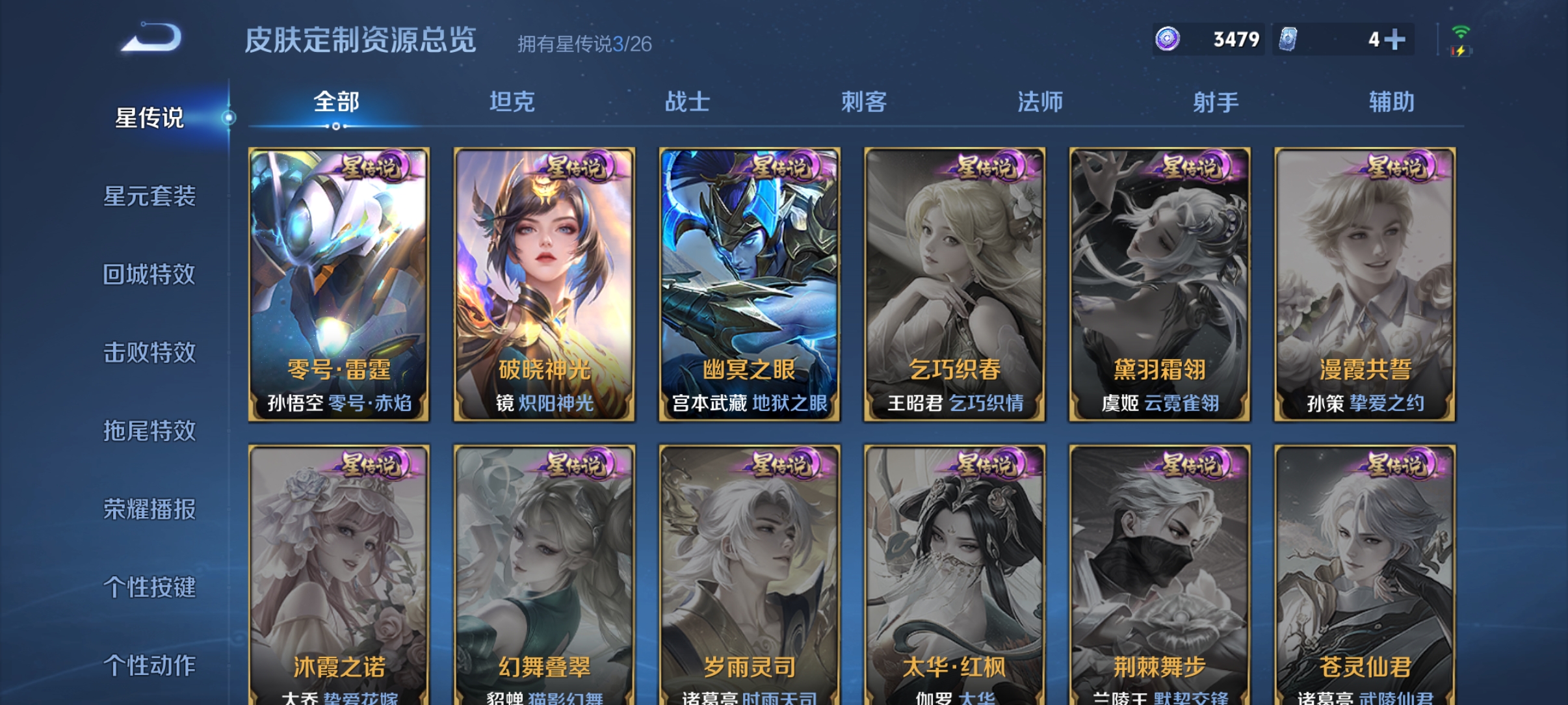This screenshot has width=1568, height=705.
Task: Open the 回城特效 section in the sidebar
Action: pos(149,274)
